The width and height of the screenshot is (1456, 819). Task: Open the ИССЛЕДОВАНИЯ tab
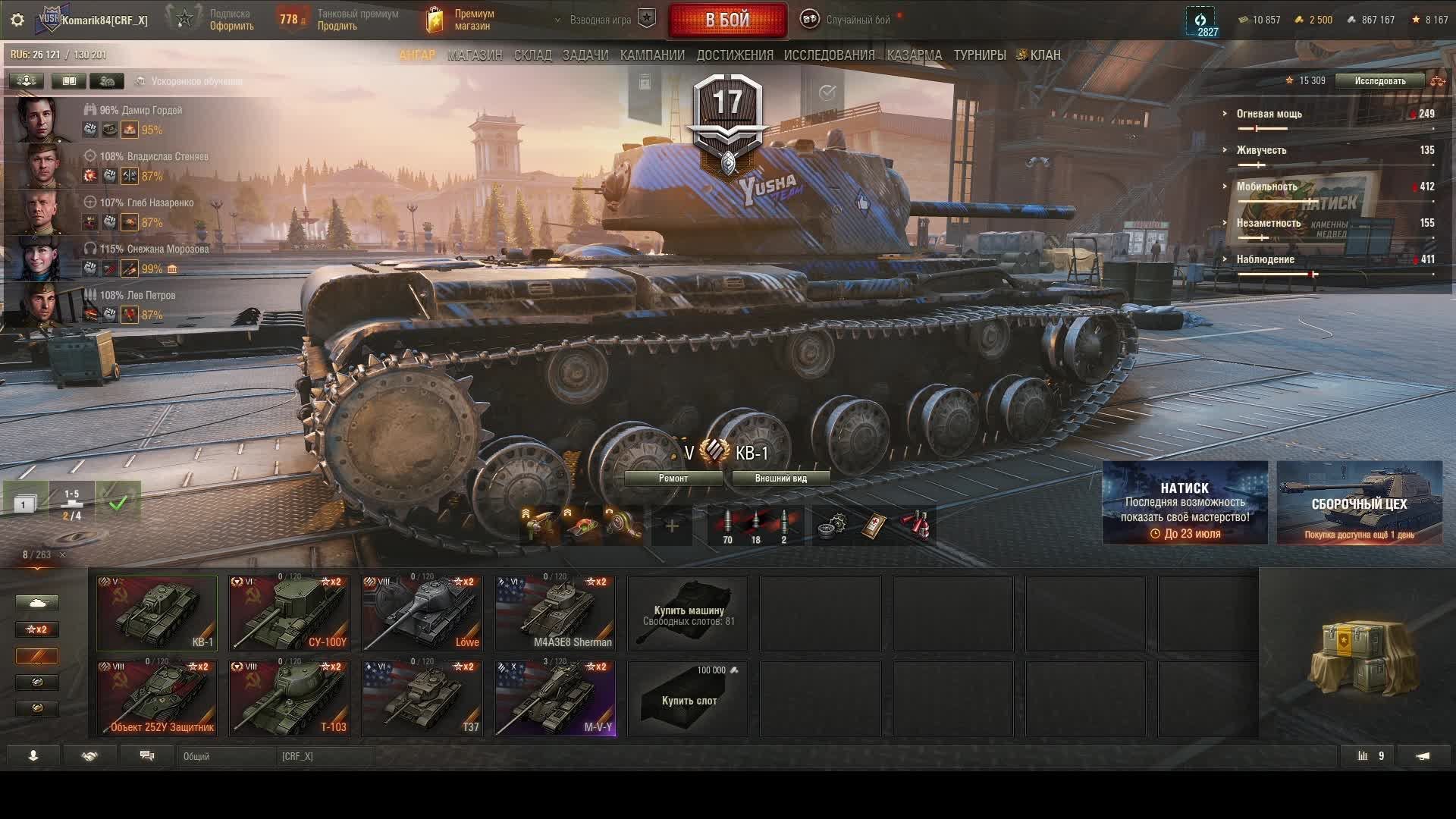829,55
